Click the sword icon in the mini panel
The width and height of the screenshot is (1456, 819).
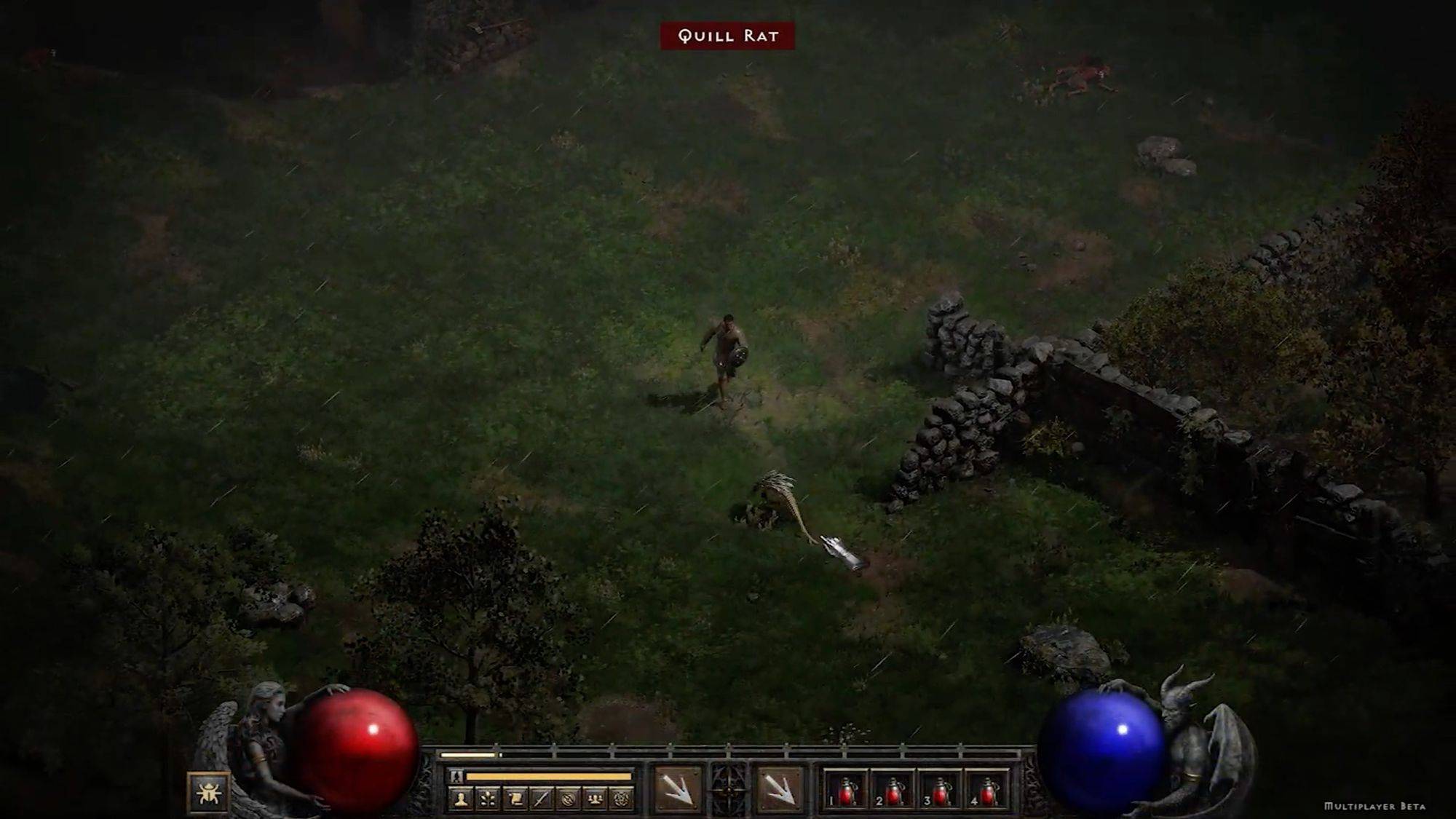[541, 799]
